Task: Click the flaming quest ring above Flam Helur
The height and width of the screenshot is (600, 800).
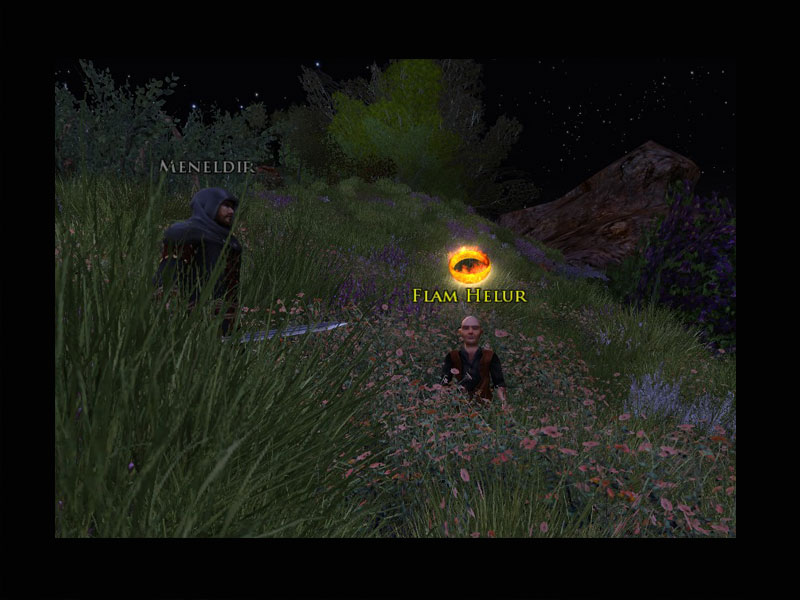Action: (x=469, y=265)
